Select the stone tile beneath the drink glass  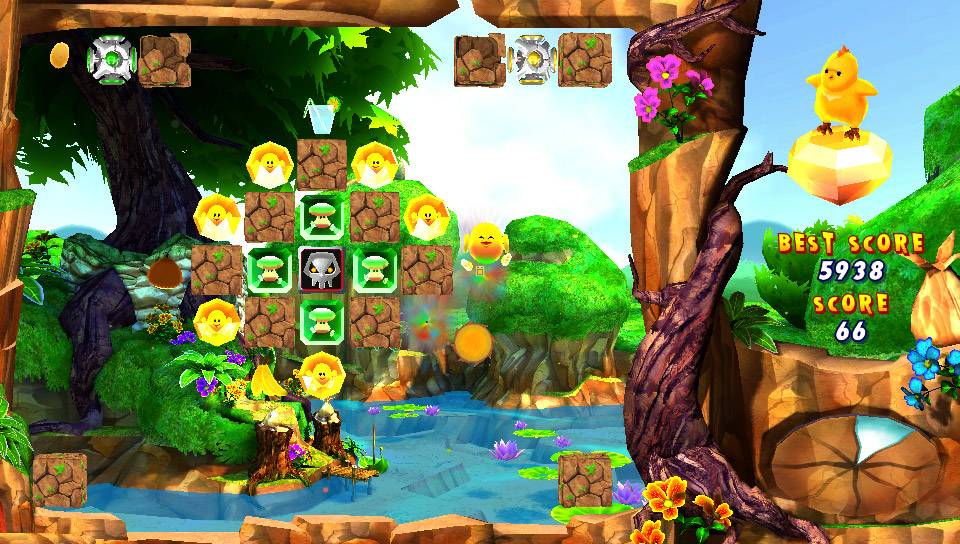pos(322,164)
